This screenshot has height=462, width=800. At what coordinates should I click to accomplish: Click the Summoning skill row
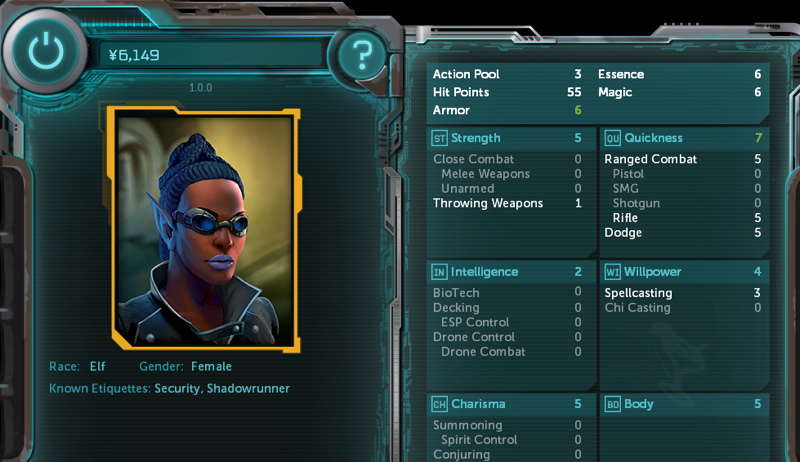[x=507, y=425]
